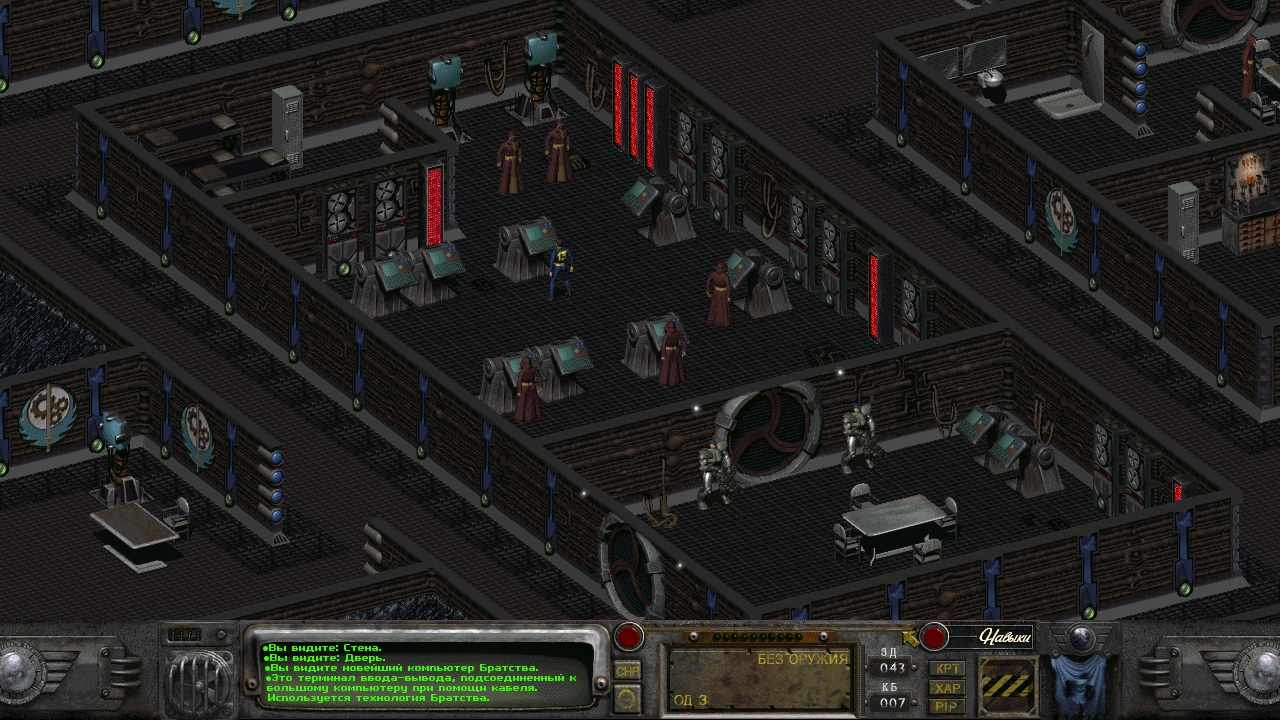Select the БЕЗ ОРУЖИЯ active weapon slot

point(760,680)
